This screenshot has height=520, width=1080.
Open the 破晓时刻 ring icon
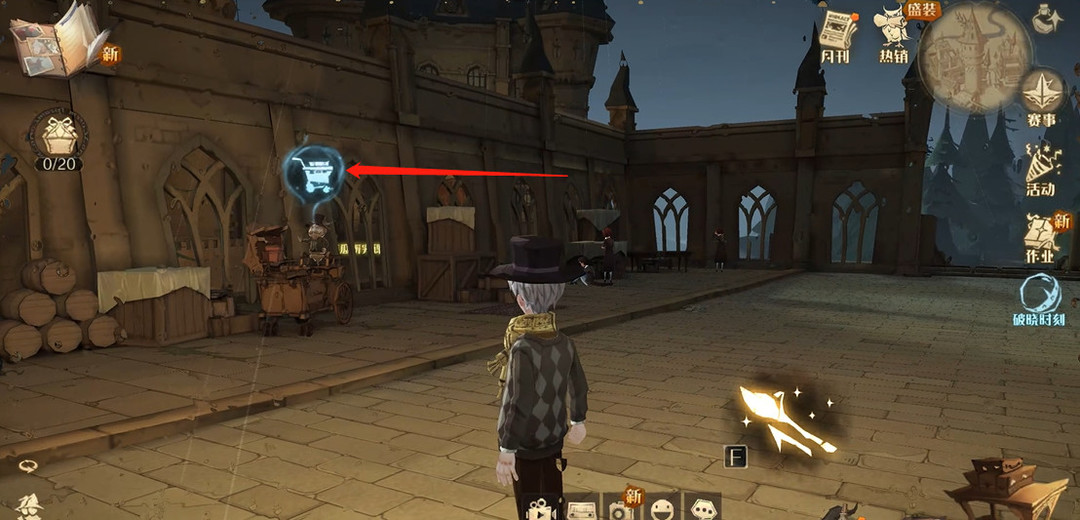click(x=1040, y=300)
